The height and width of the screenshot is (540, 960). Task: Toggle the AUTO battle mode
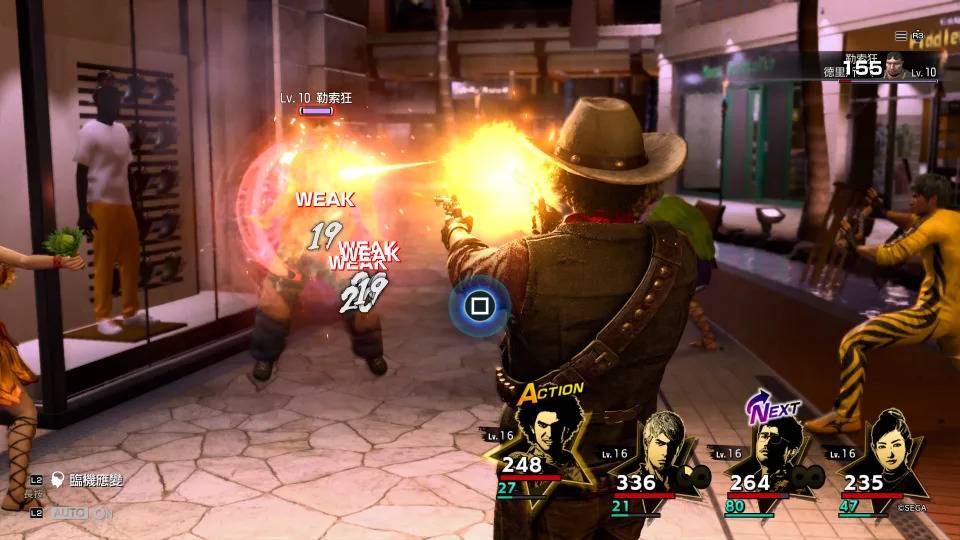coord(68,513)
